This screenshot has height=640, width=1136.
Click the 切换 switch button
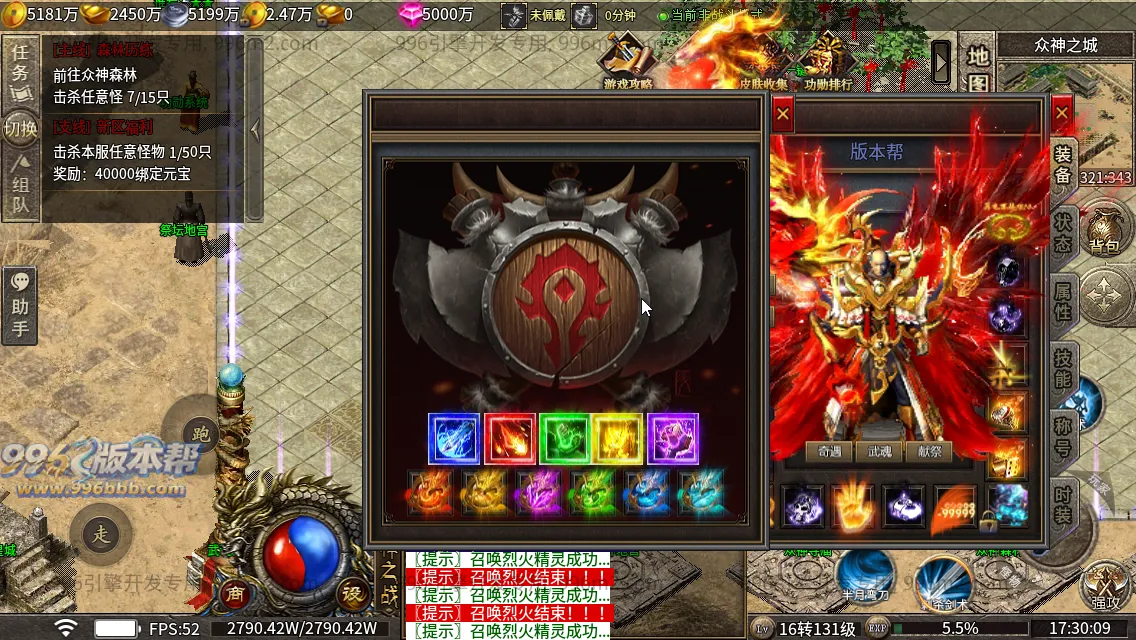(x=20, y=128)
